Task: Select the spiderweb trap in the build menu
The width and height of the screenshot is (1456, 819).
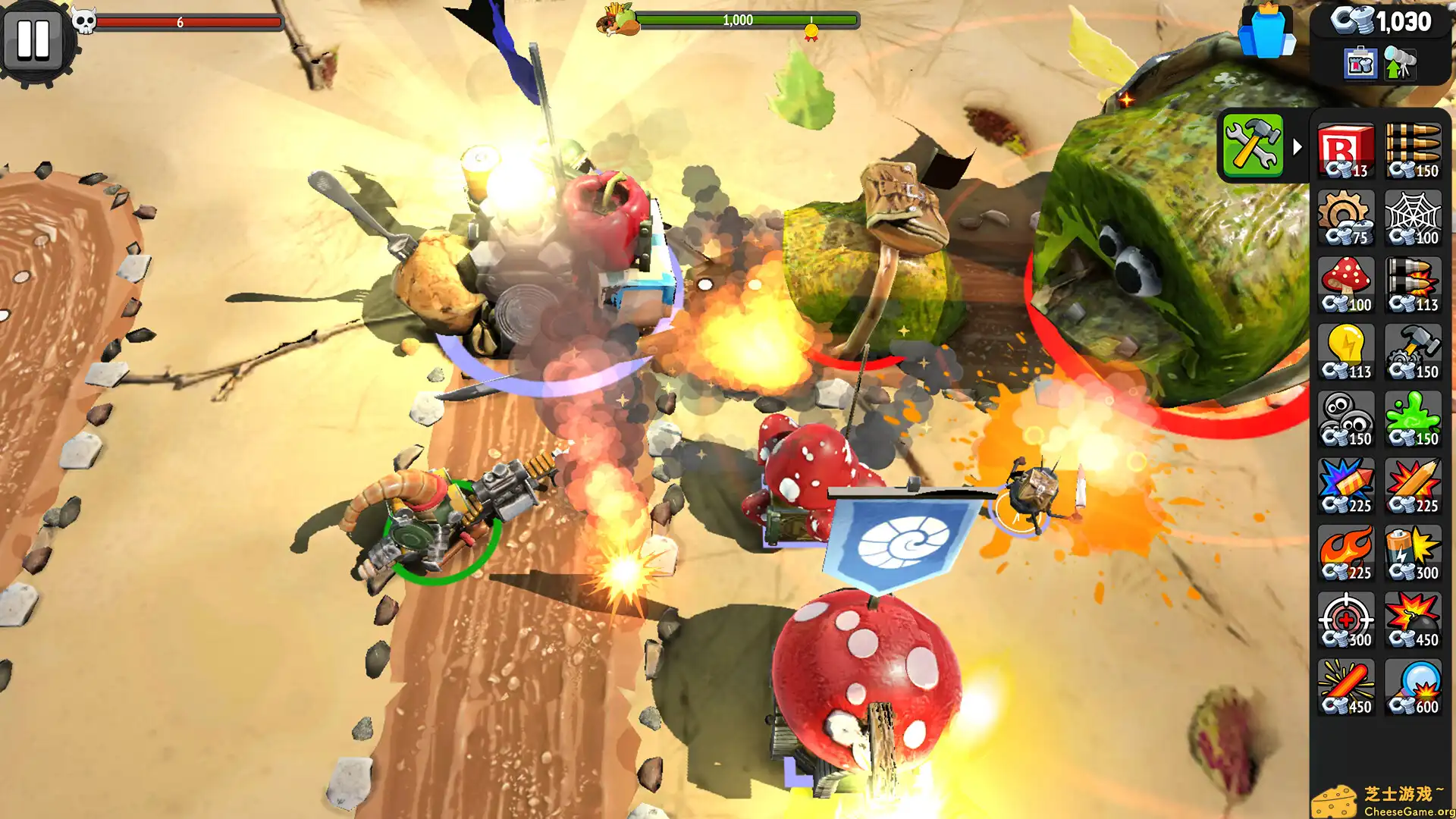Action: 1414,218
